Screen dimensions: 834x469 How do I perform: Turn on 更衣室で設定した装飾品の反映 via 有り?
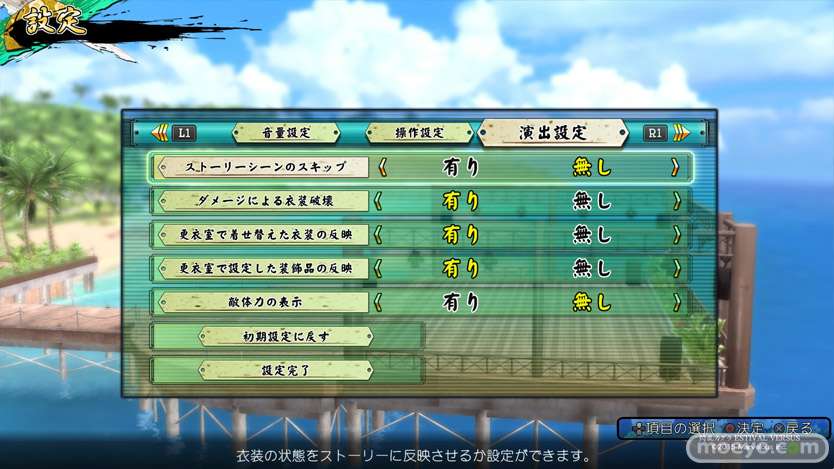pyautogui.click(x=460, y=268)
